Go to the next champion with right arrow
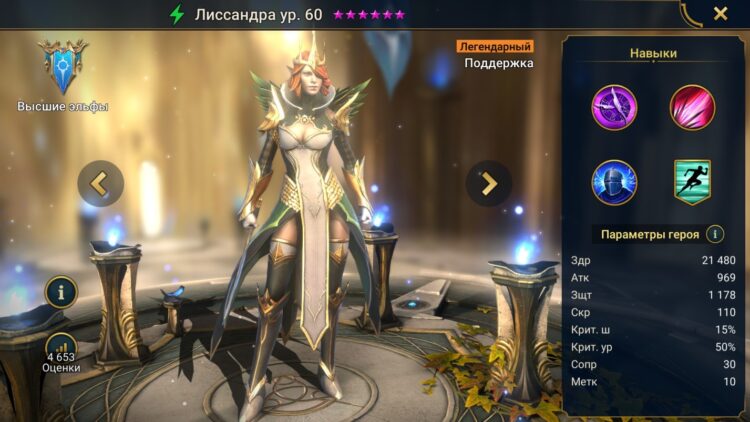The height and width of the screenshot is (422, 750). [488, 183]
